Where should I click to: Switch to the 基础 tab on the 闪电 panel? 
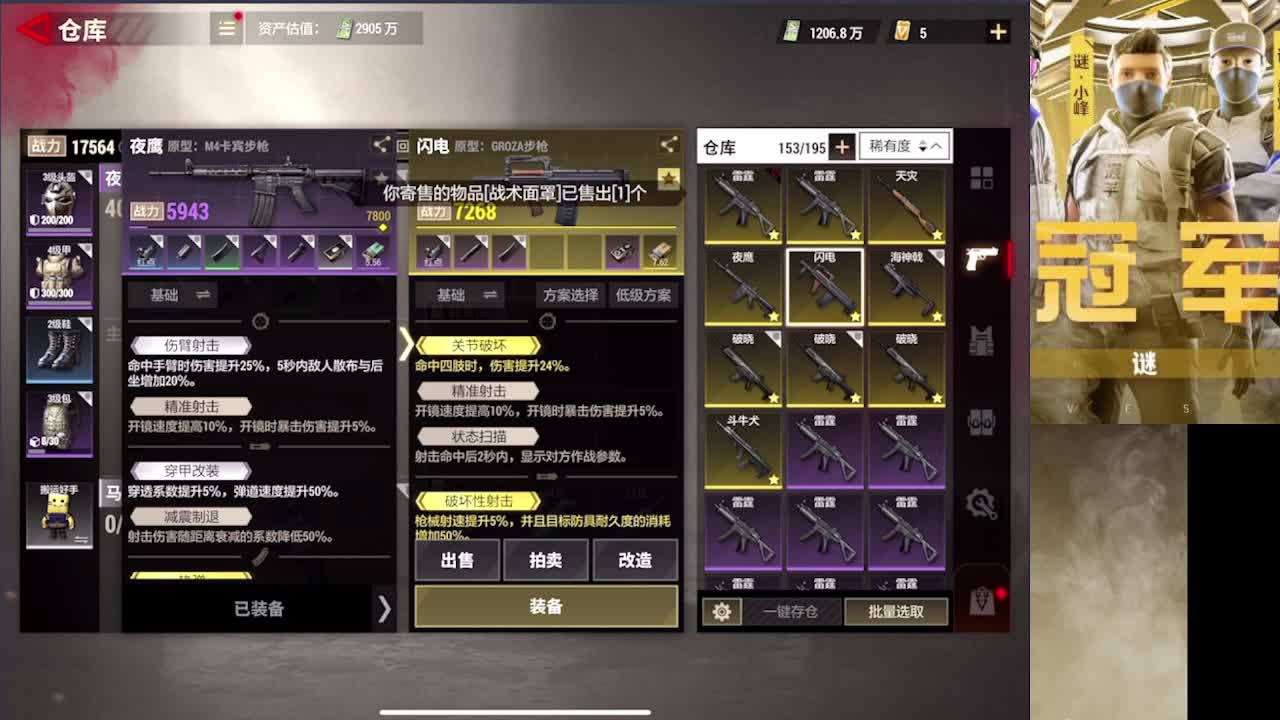pos(451,295)
